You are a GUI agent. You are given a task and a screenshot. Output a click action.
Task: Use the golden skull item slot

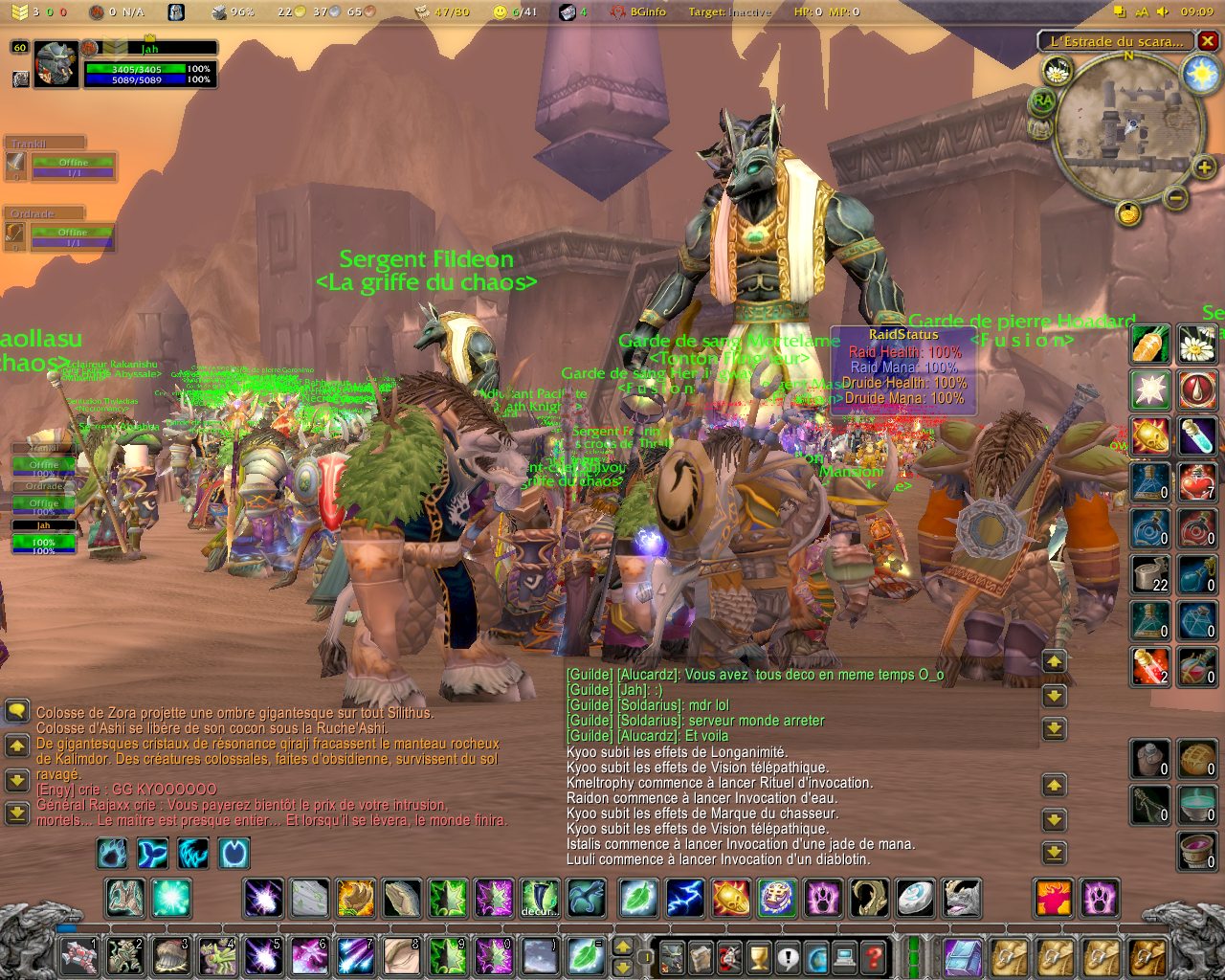coord(1149,435)
